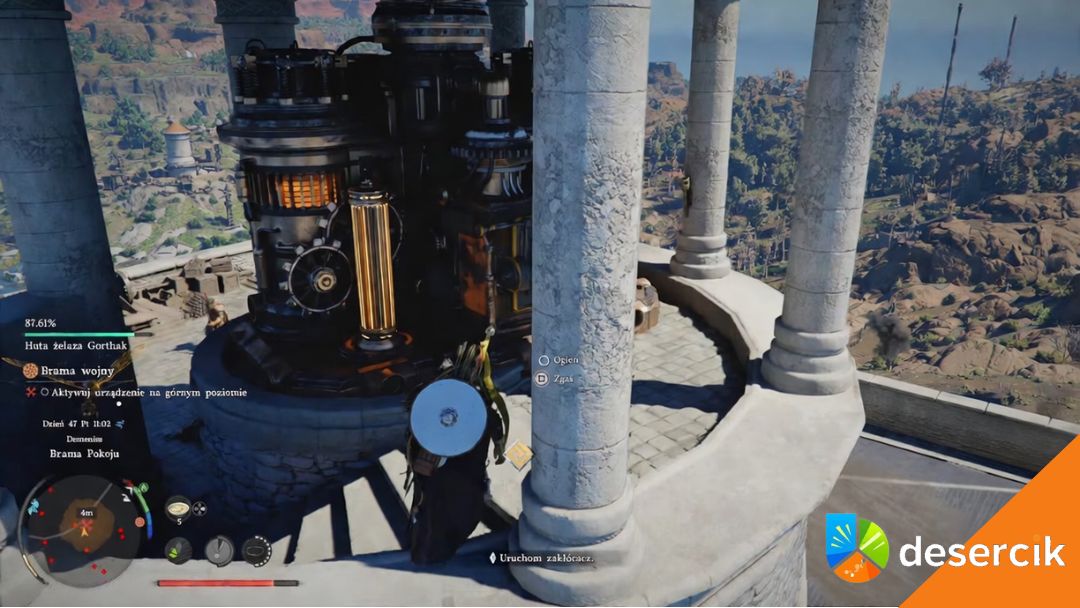Click the desercik channel logo
Image resolution: width=1080 pixels, height=608 pixels.
pos(857,548)
